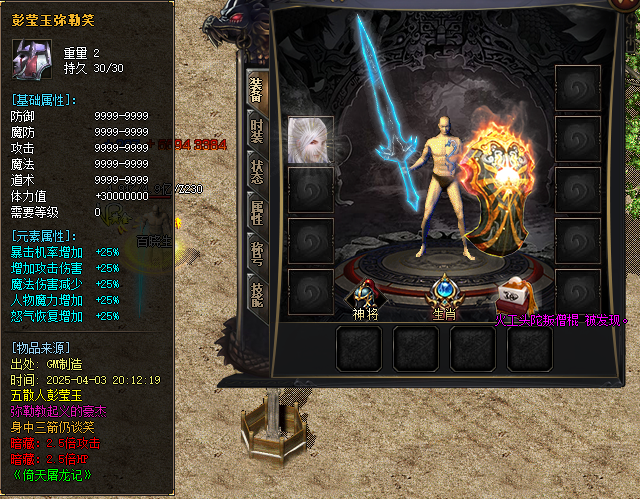This screenshot has width=640, height=499.
Task: Open the 神将 helmet icon
Action: (362, 292)
